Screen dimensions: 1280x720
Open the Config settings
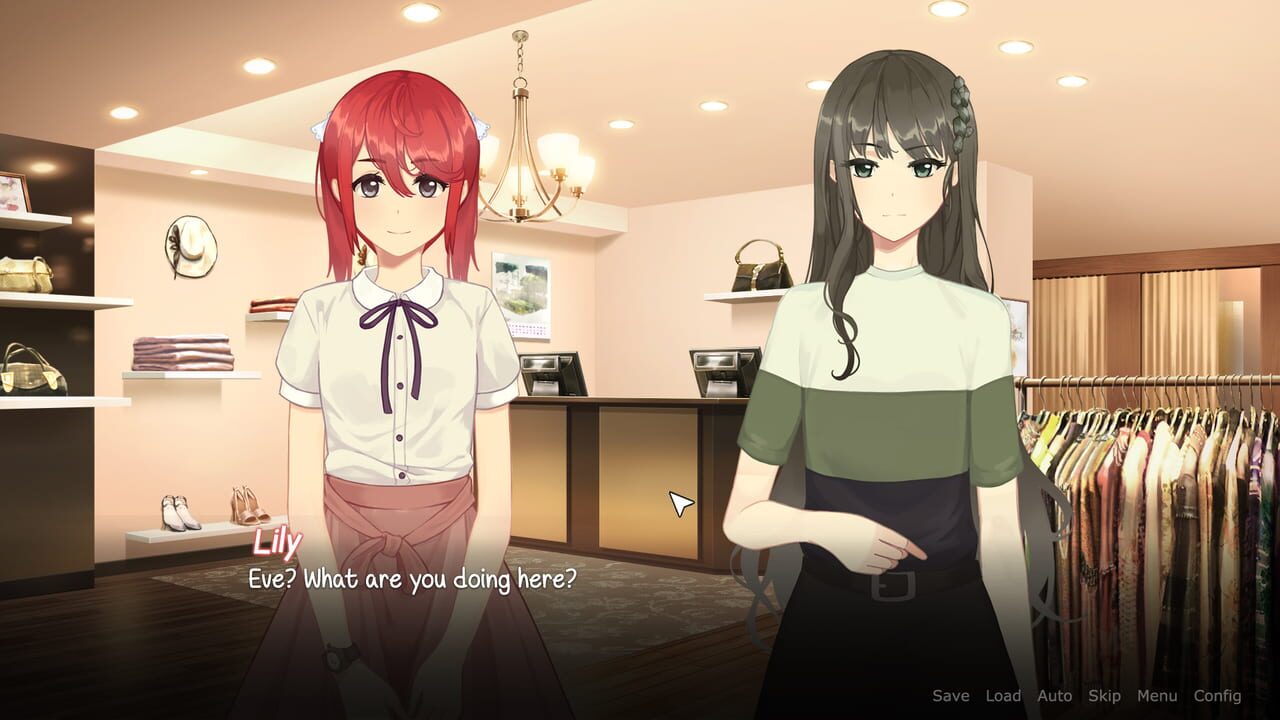tap(1217, 695)
